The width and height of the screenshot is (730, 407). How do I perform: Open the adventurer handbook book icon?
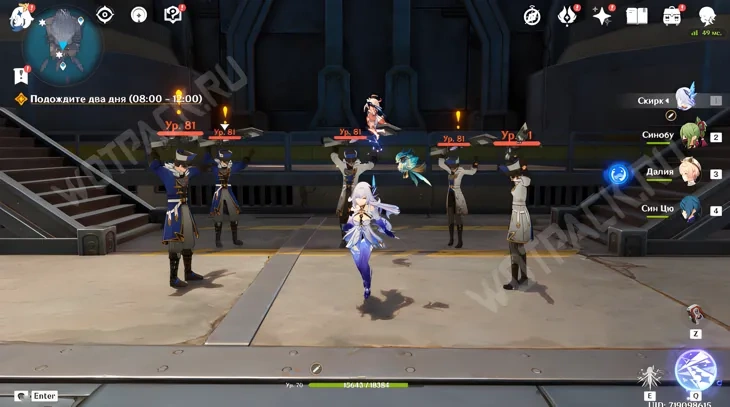pos(637,16)
